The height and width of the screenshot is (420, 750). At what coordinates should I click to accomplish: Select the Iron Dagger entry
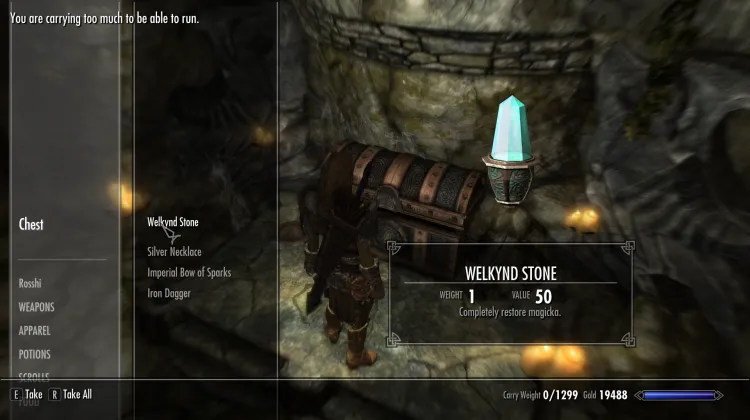tap(167, 293)
